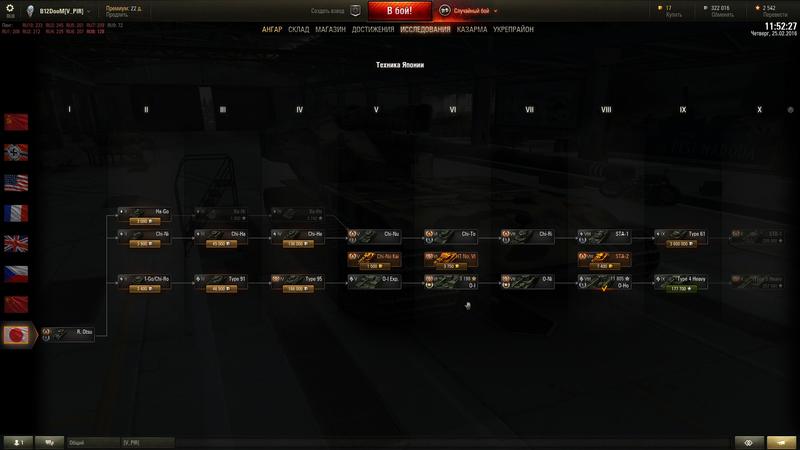
Task: Select the Czechoslovakia nation flag
Action: pos(16,274)
